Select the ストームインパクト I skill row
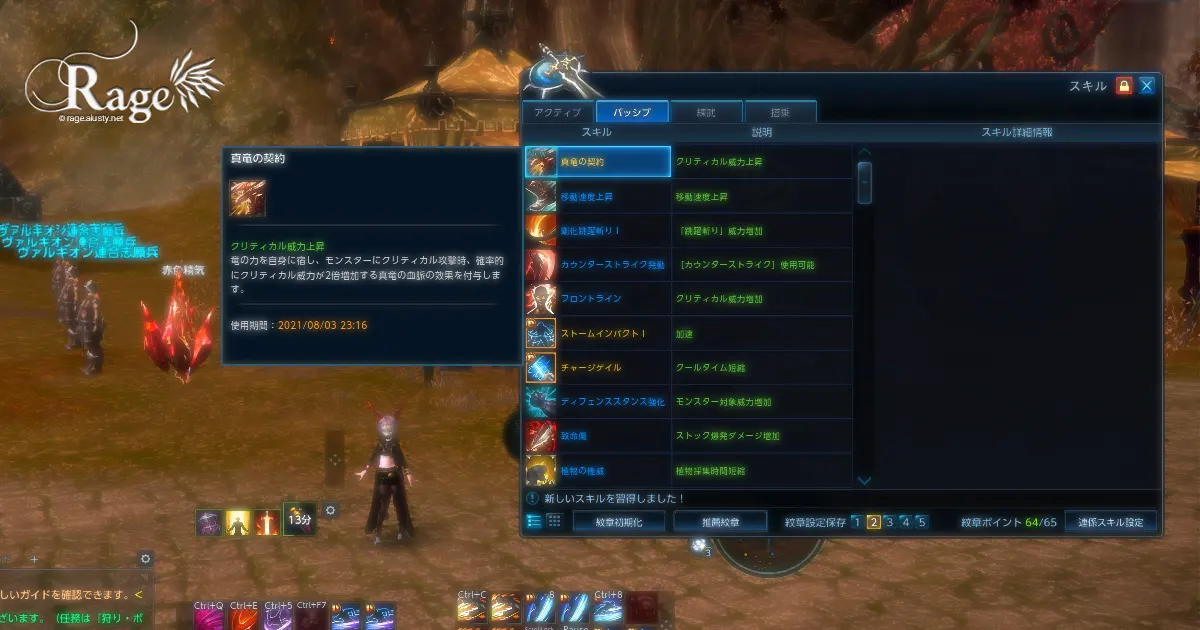Viewport: 1200px width, 630px height. click(597, 333)
